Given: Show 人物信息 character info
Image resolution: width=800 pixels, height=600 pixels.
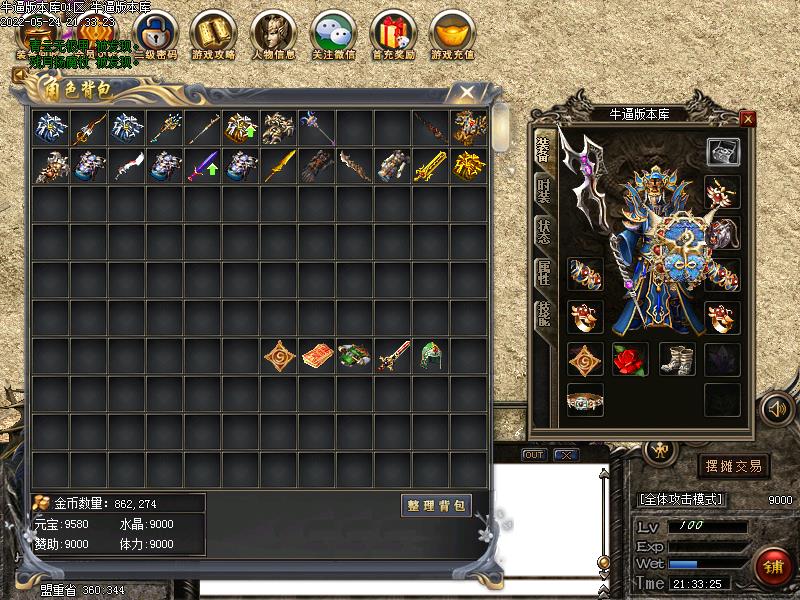Looking at the screenshot, I should click(274, 35).
